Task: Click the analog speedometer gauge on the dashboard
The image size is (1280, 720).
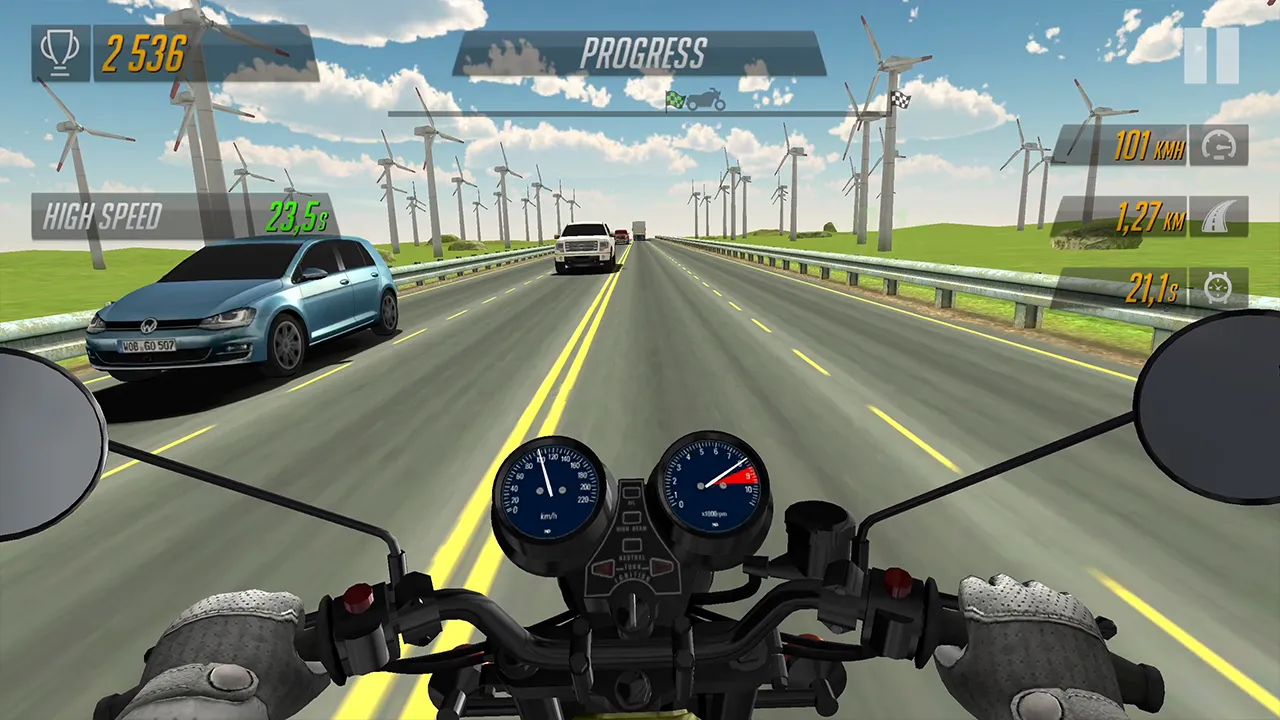Action: [x=549, y=491]
